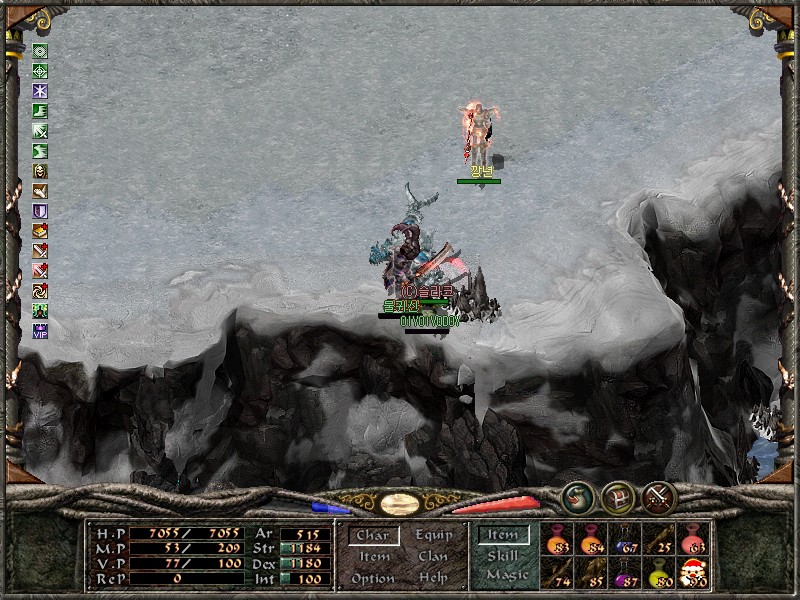The width and height of the screenshot is (800, 600).
Task: Use the blue potion with count 67
Action: pyautogui.click(x=625, y=540)
